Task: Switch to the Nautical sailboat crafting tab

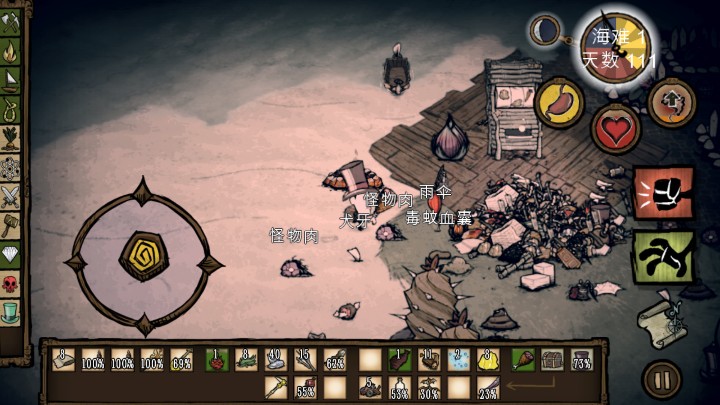Action: point(12,78)
